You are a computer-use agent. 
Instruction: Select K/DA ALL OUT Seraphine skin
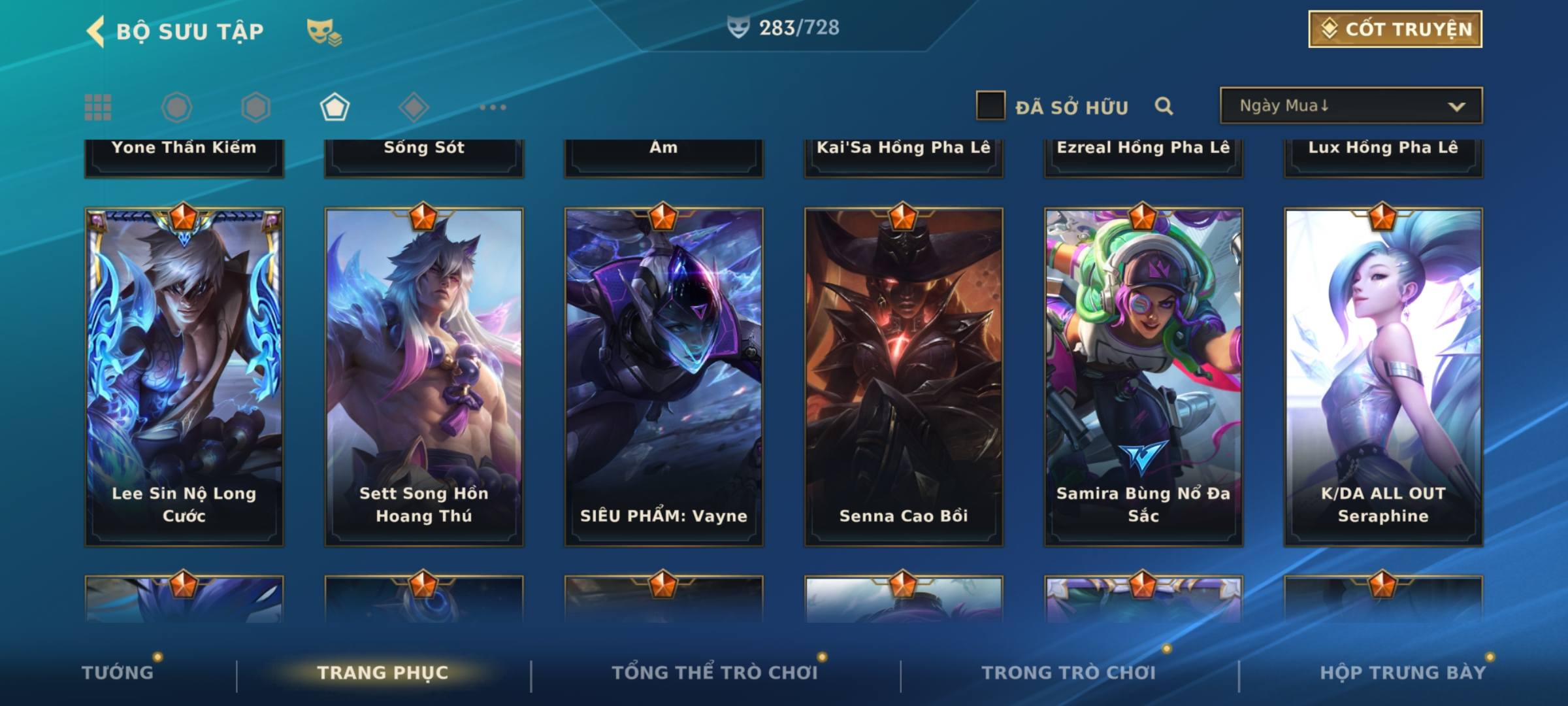pos(1383,376)
